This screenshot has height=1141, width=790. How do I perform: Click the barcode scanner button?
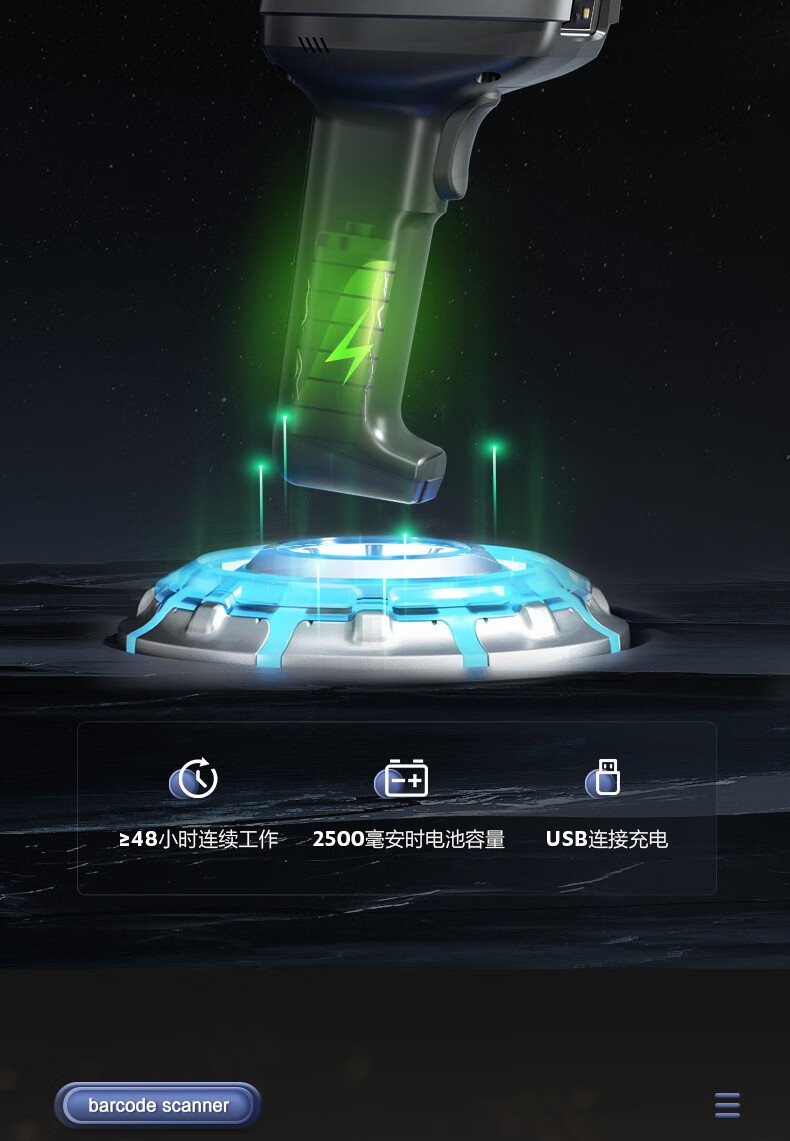(x=158, y=1105)
